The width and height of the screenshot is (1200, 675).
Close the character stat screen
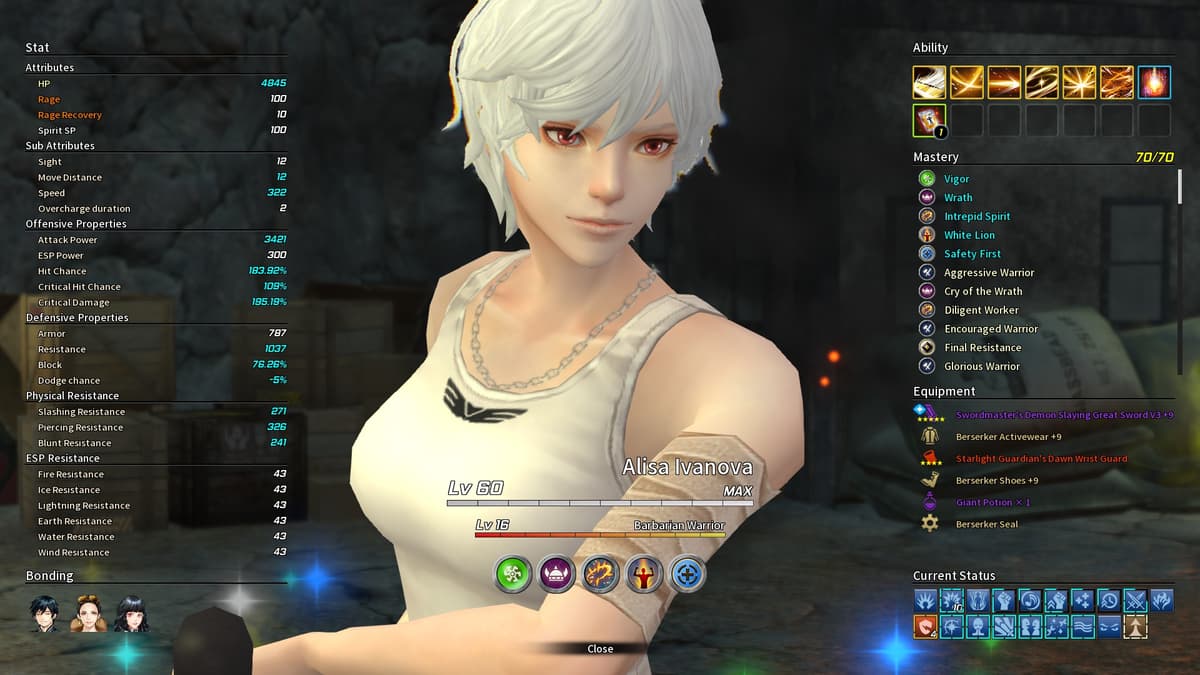[x=600, y=649]
